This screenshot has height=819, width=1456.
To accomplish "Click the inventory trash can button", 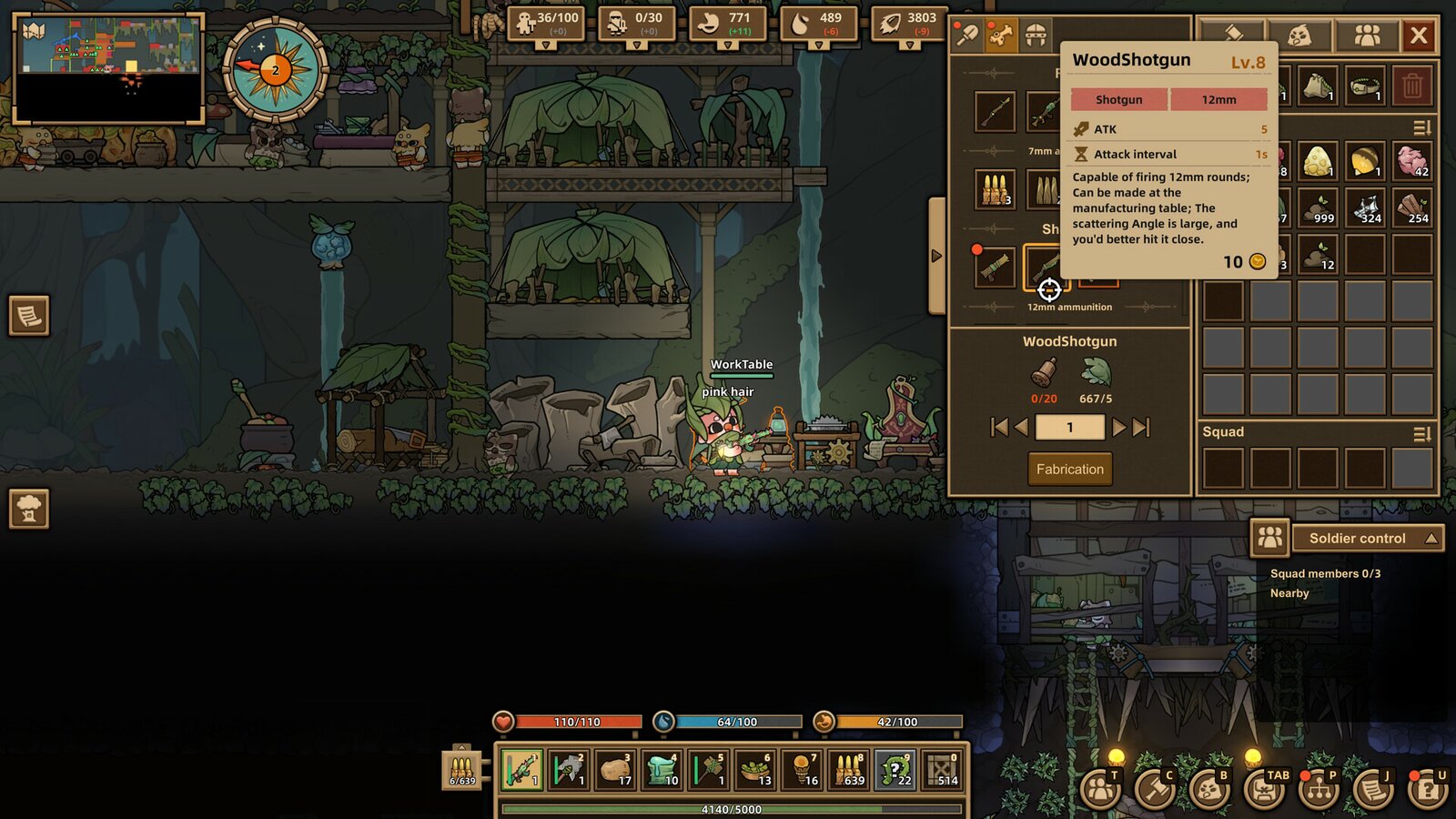I will coord(1411,86).
